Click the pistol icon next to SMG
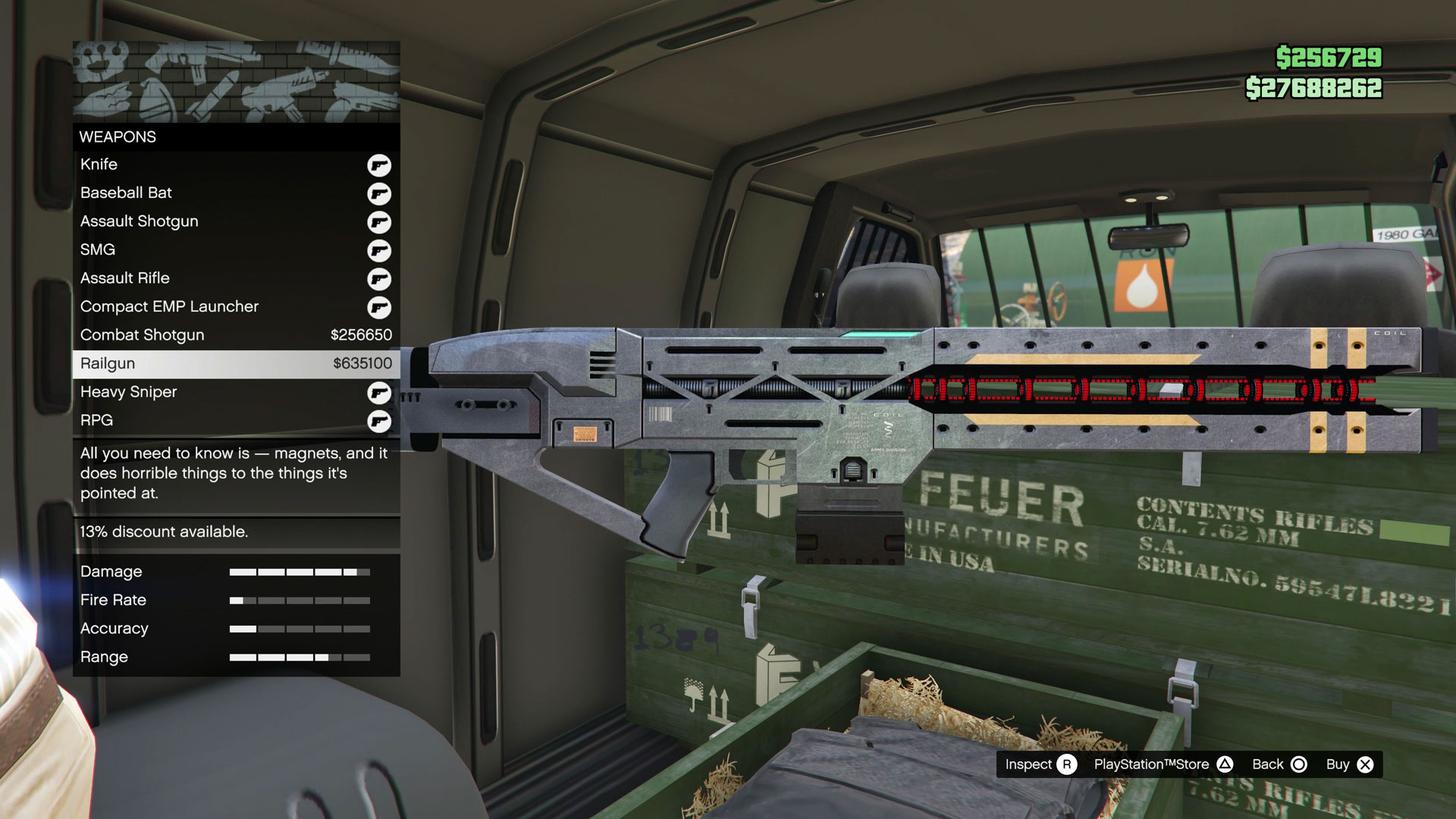Screen dimensions: 1456x819 coord(379,249)
